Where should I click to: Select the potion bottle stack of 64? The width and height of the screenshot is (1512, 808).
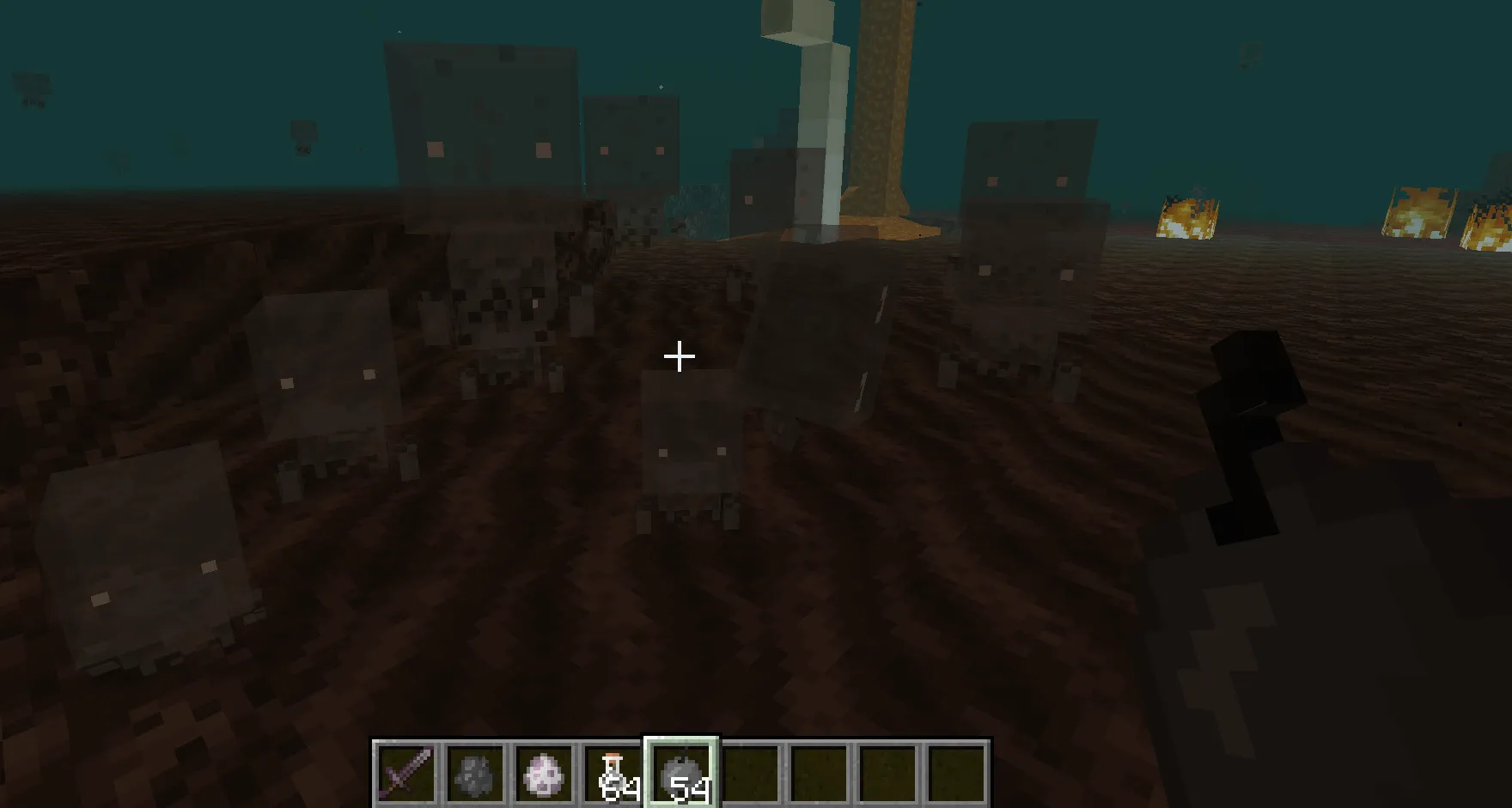(x=613, y=771)
